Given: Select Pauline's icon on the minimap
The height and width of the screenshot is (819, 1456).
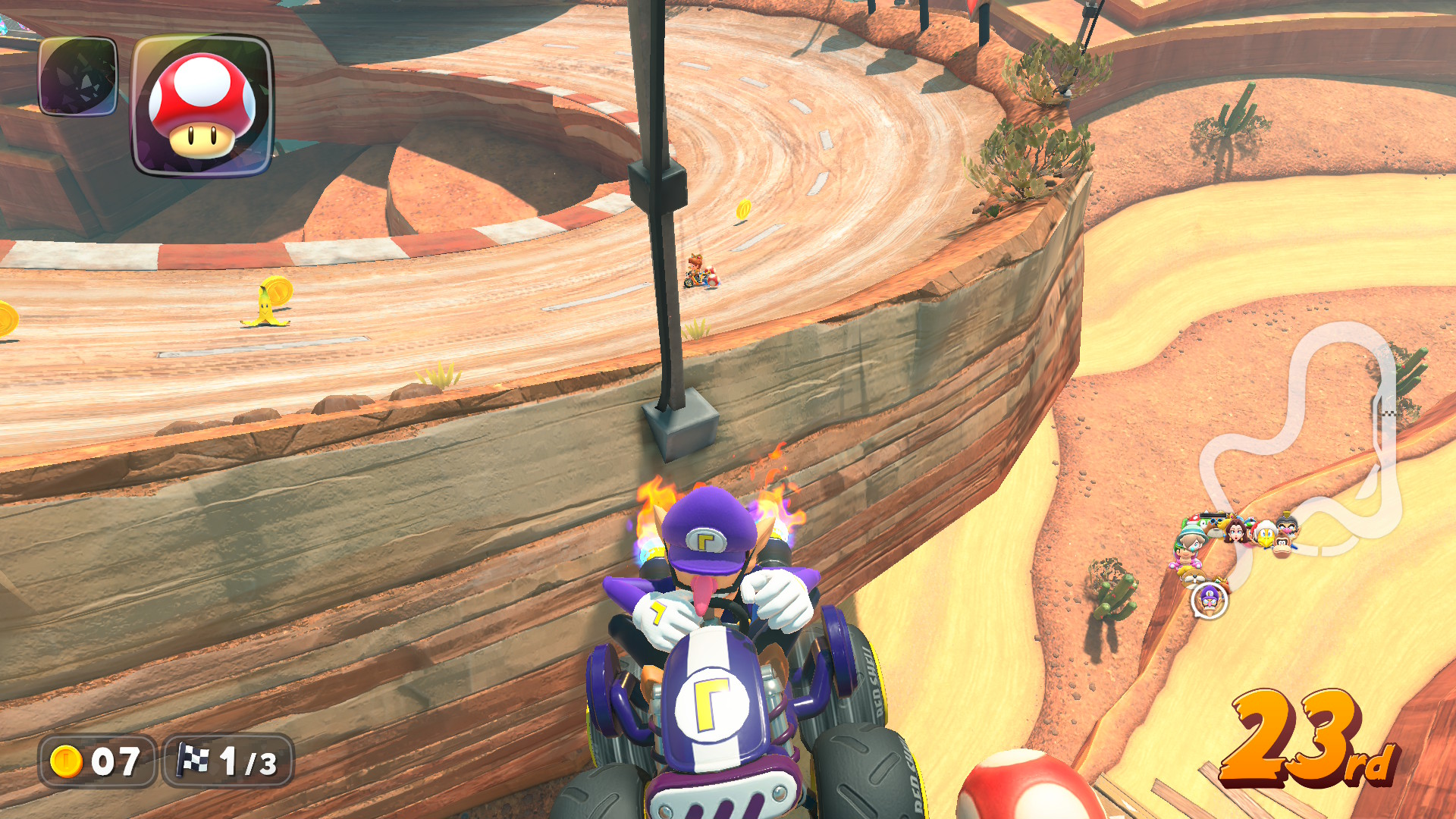Looking at the screenshot, I should pos(1235,533).
